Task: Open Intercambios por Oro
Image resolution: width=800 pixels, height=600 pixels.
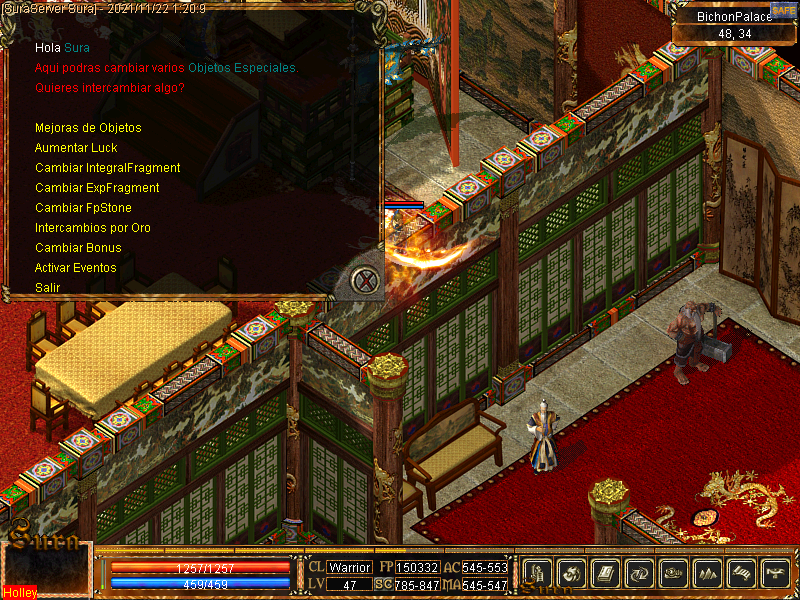Action: [x=93, y=228]
